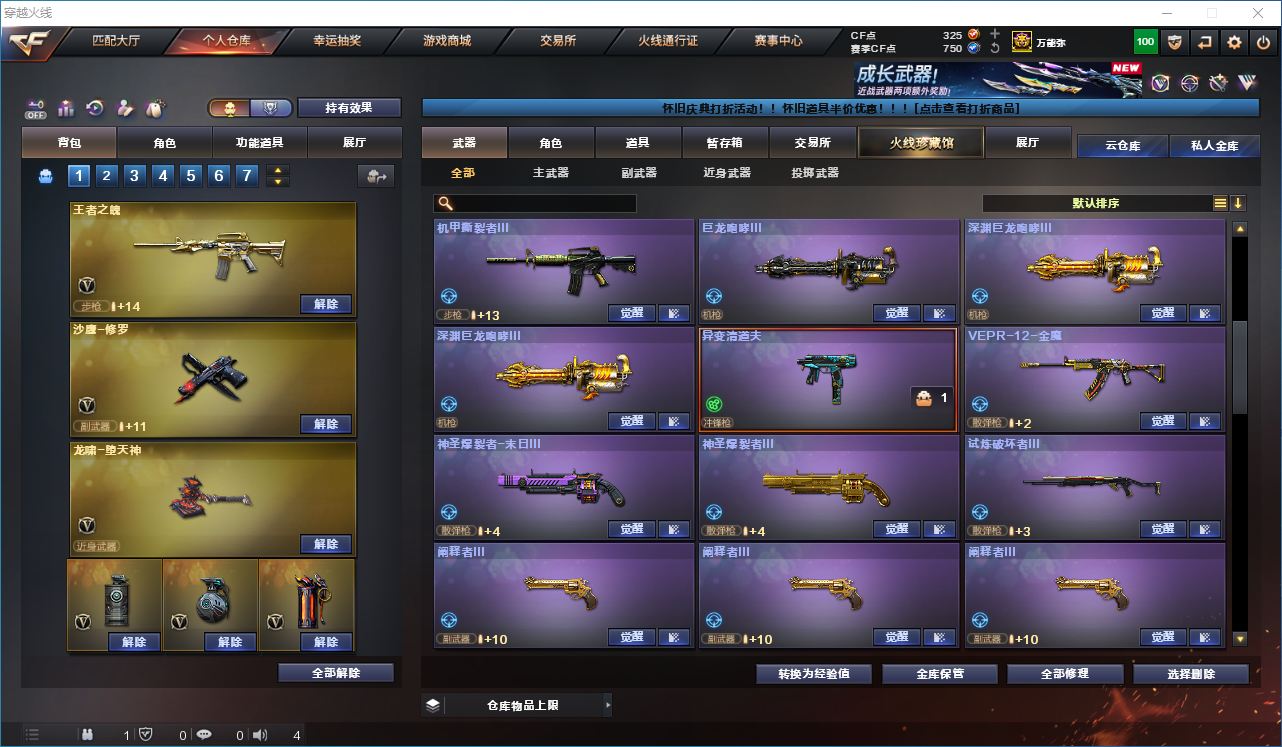Close the game window
Image resolution: width=1282 pixels, height=747 pixels.
coord(1257,13)
